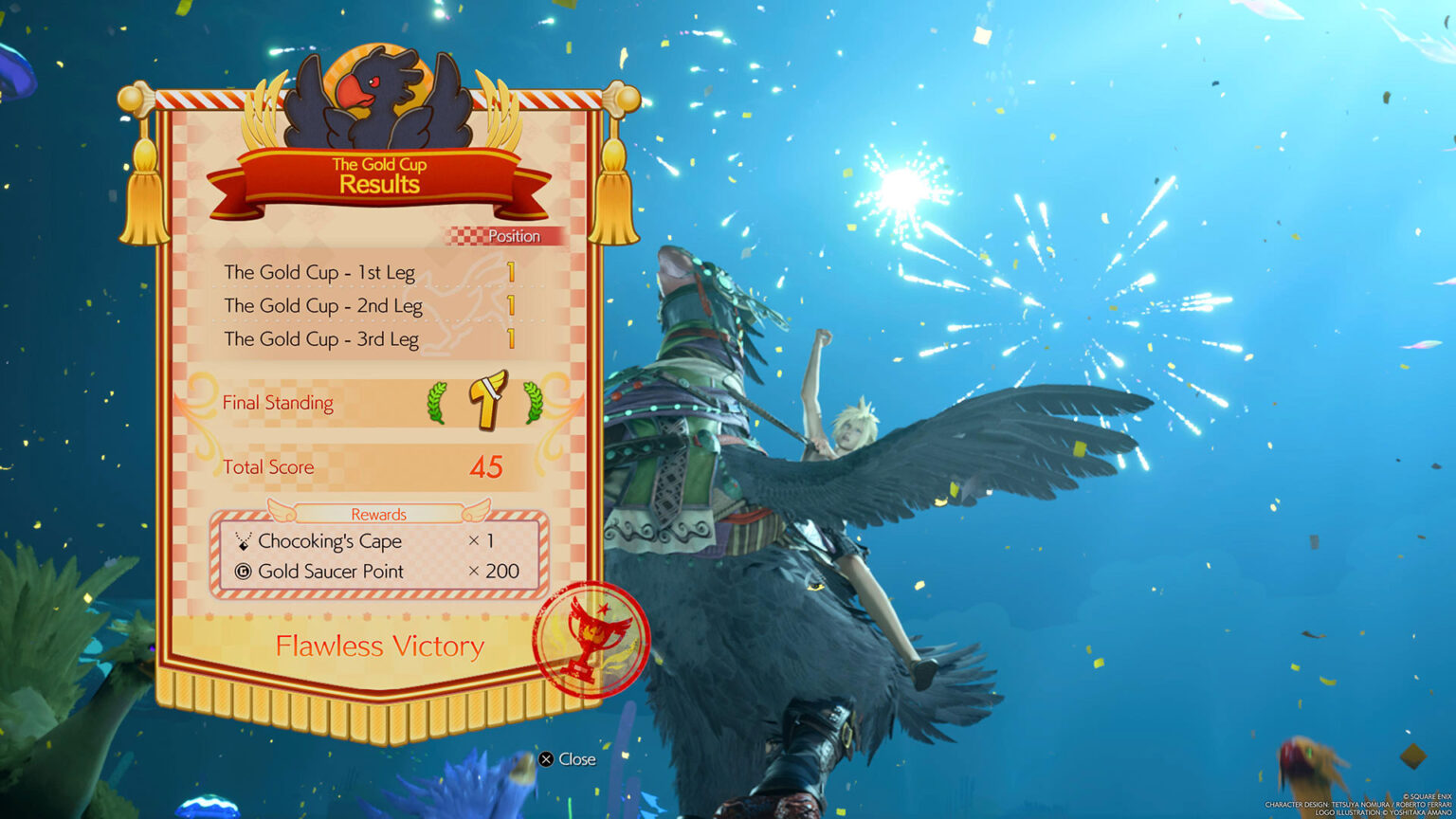Click the Total Score value of 45
The width and height of the screenshot is (1456, 819).
tap(486, 466)
